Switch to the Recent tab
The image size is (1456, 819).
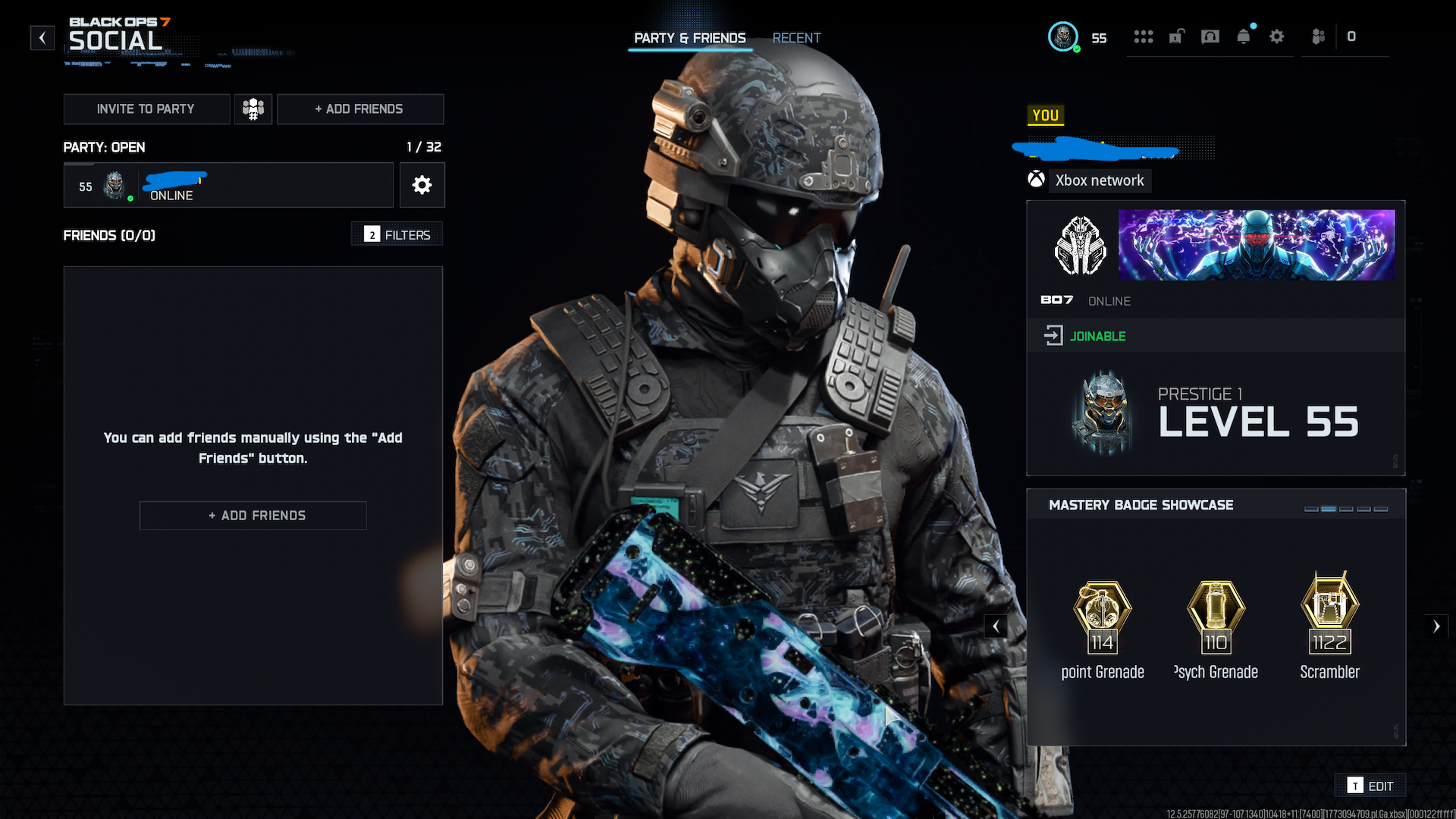click(x=796, y=38)
